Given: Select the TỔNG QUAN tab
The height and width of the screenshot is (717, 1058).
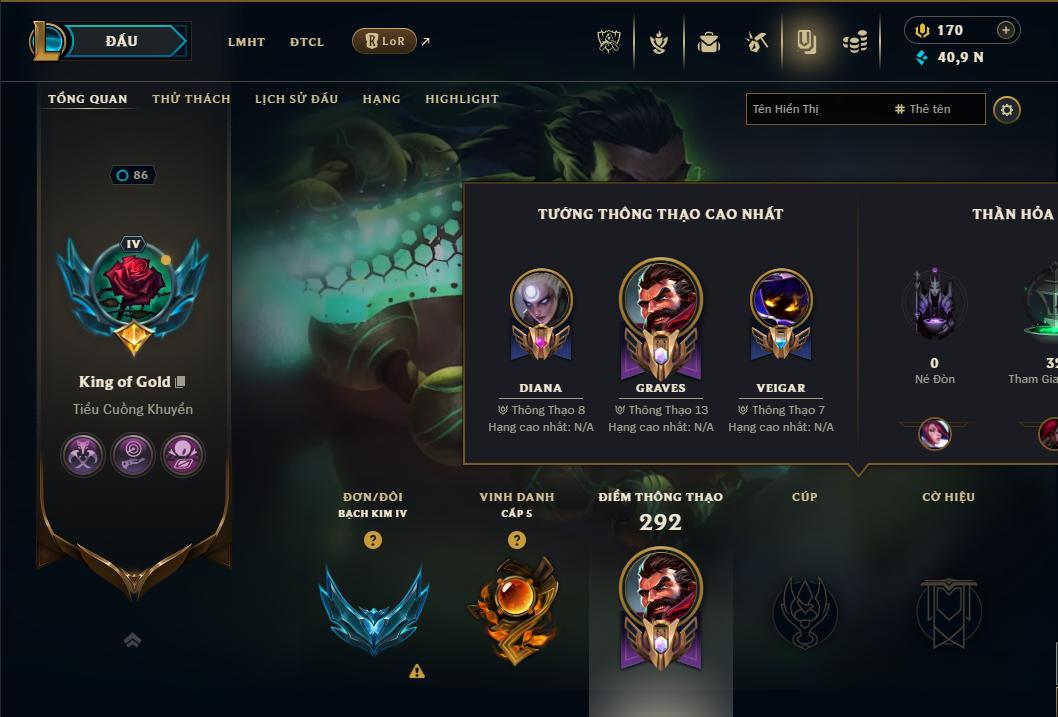Looking at the screenshot, I should 88,99.
